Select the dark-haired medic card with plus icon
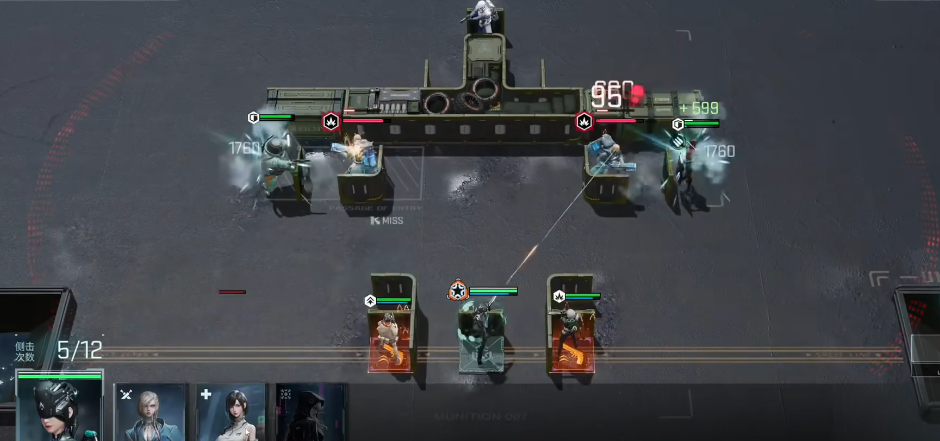The width and height of the screenshot is (940, 441). tap(231, 412)
